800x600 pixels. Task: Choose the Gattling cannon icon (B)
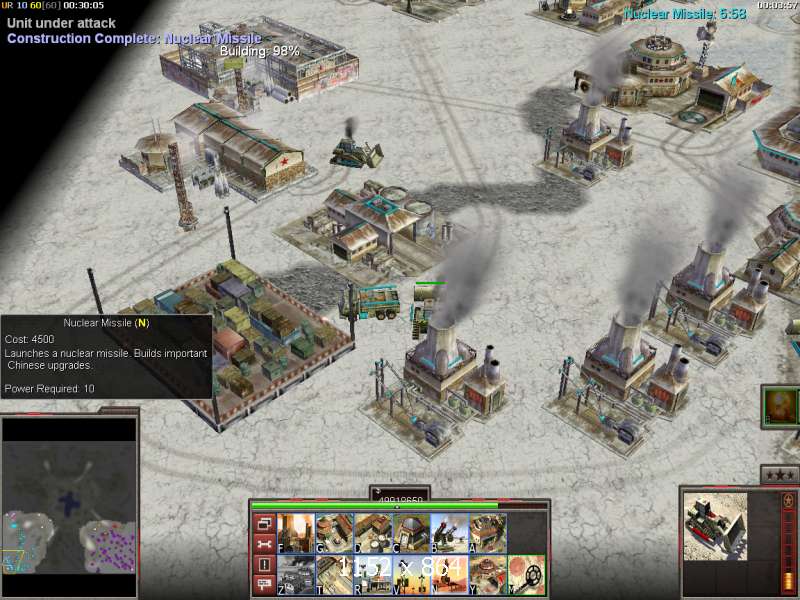click(449, 533)
